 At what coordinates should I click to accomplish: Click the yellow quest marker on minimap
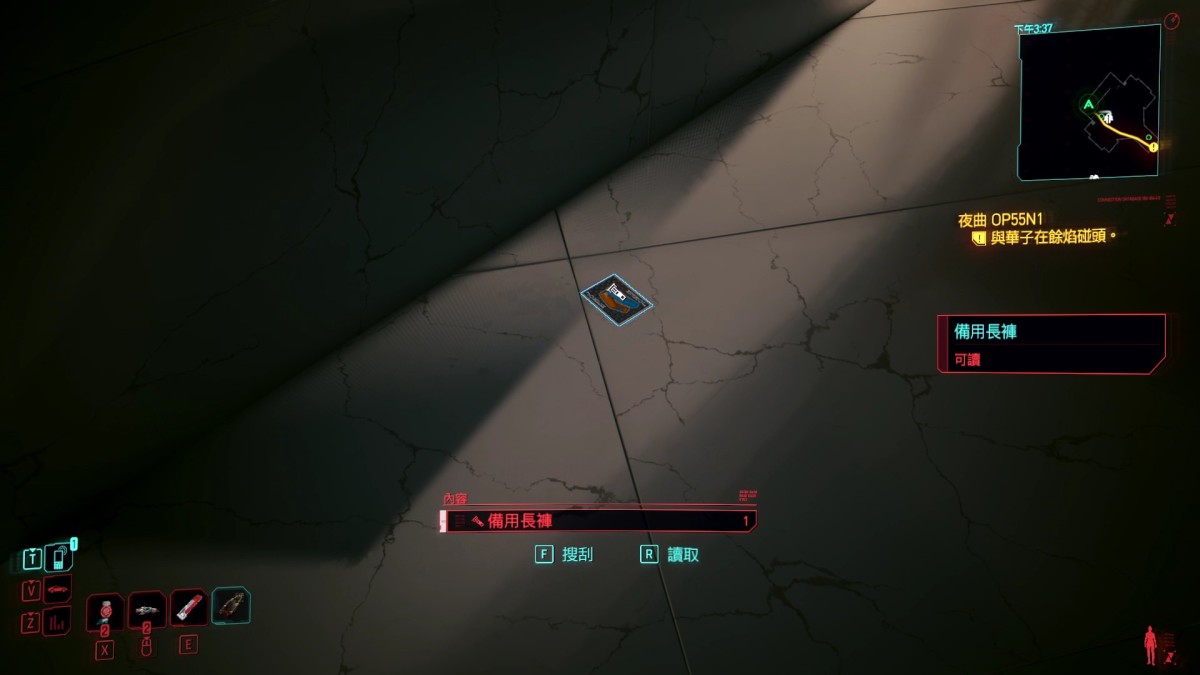point(1153,147)
